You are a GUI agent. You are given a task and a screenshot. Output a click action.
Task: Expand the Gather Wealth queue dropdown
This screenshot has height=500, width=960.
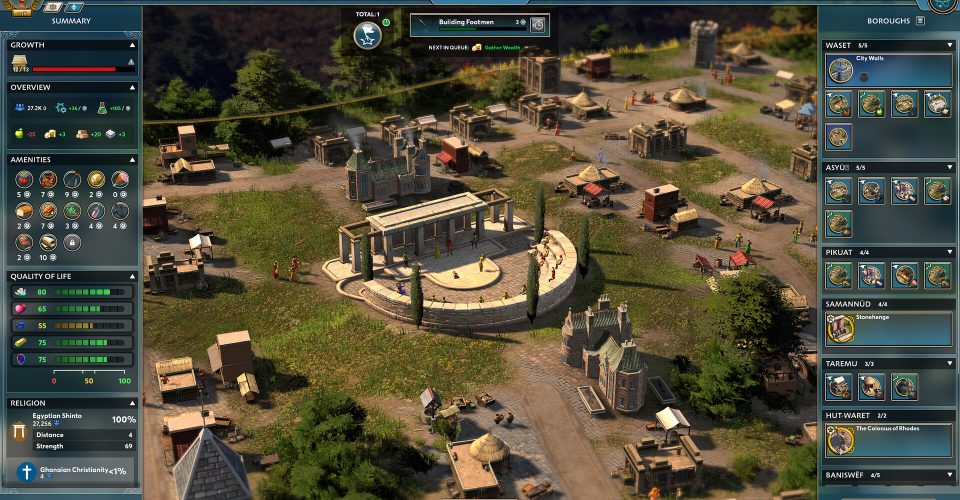pos(526,48)
